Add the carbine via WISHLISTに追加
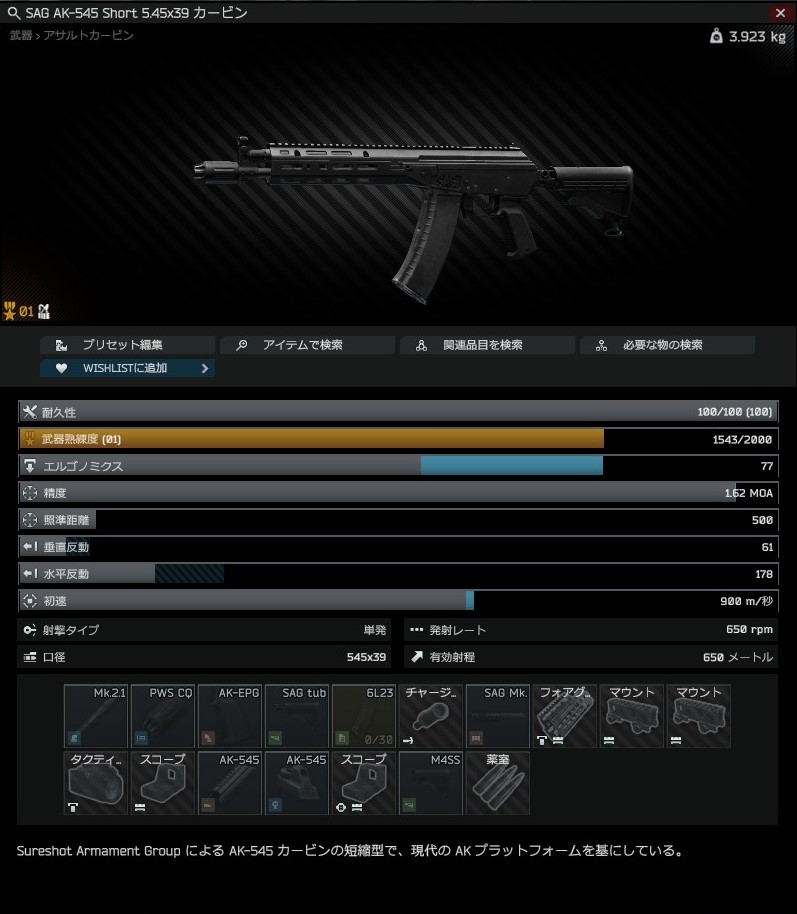797x914 pixels. [x=127, y=368]
